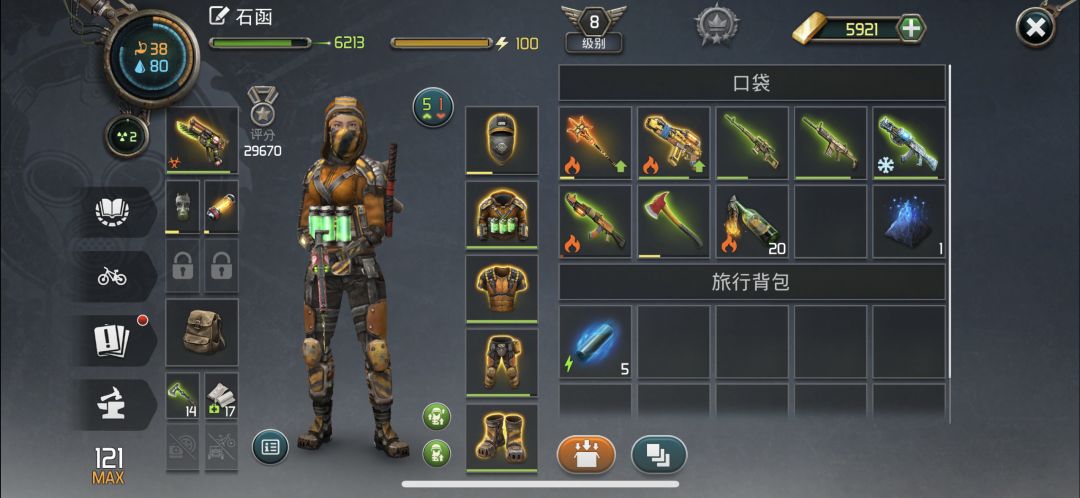The image size is (1080, 498).
Task: Select the blue energy cell in backpack
Action: (x=594, y=341)
